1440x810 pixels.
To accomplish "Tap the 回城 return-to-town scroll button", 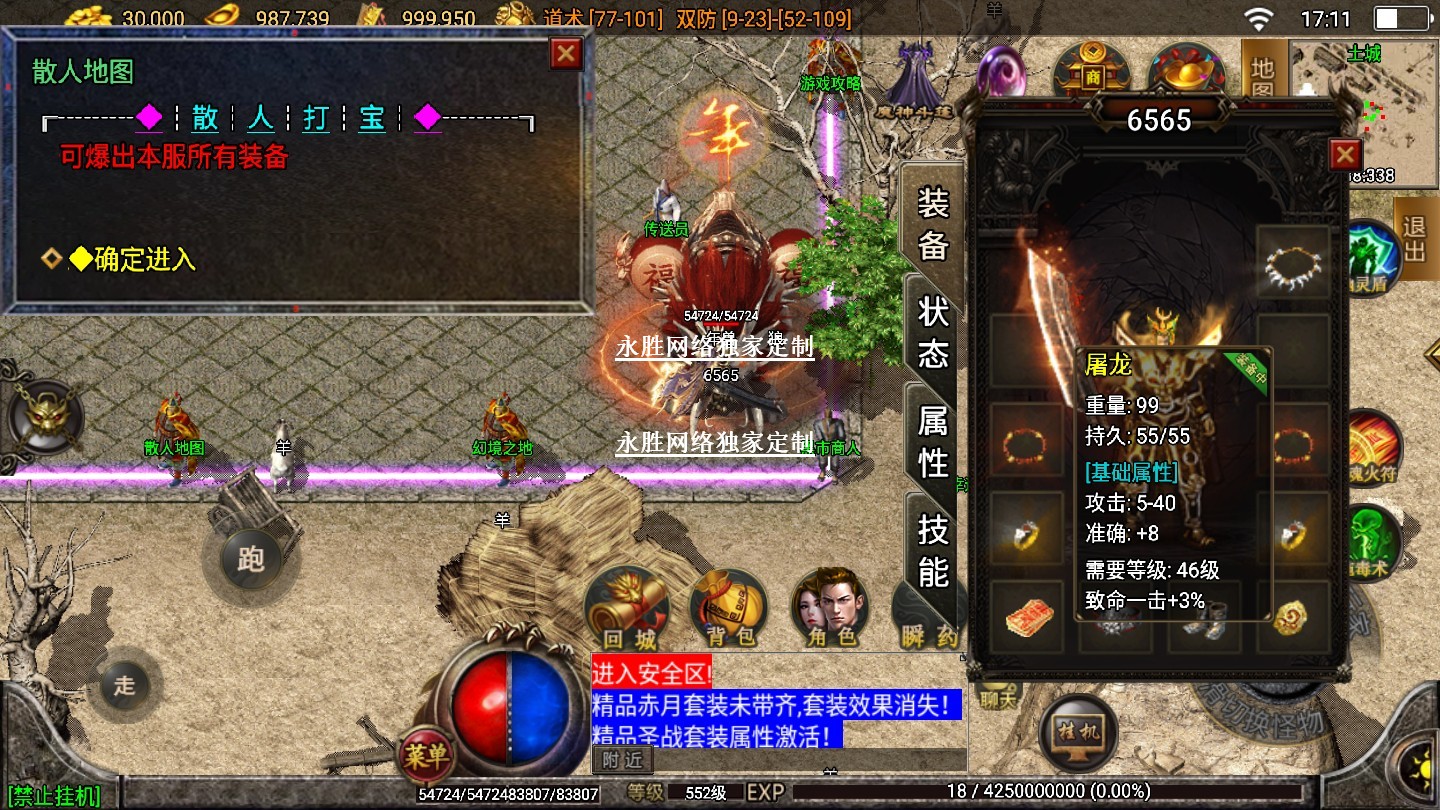I will tap(627, 607).
